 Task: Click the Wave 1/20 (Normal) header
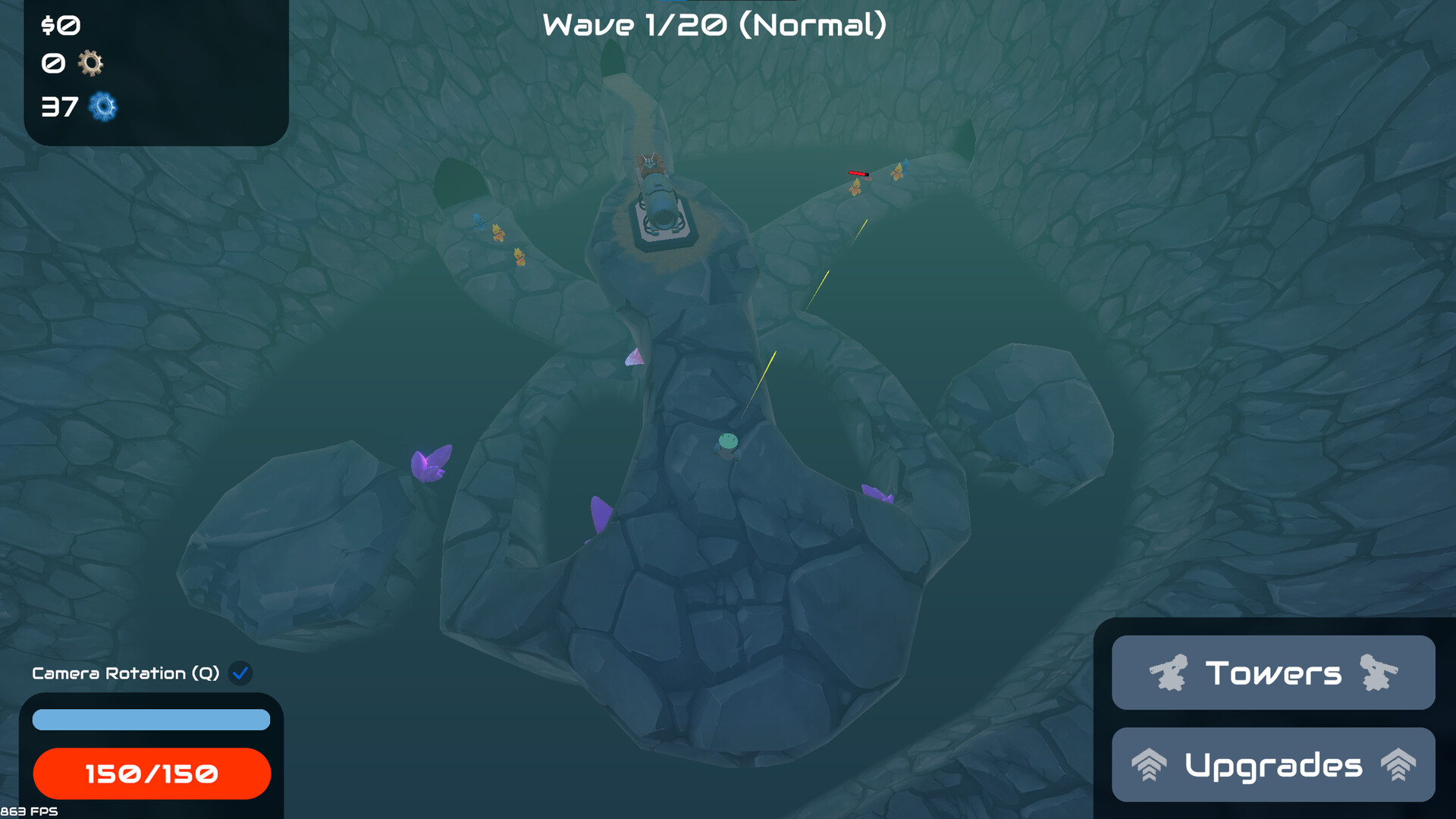click(x=715, y=25)
